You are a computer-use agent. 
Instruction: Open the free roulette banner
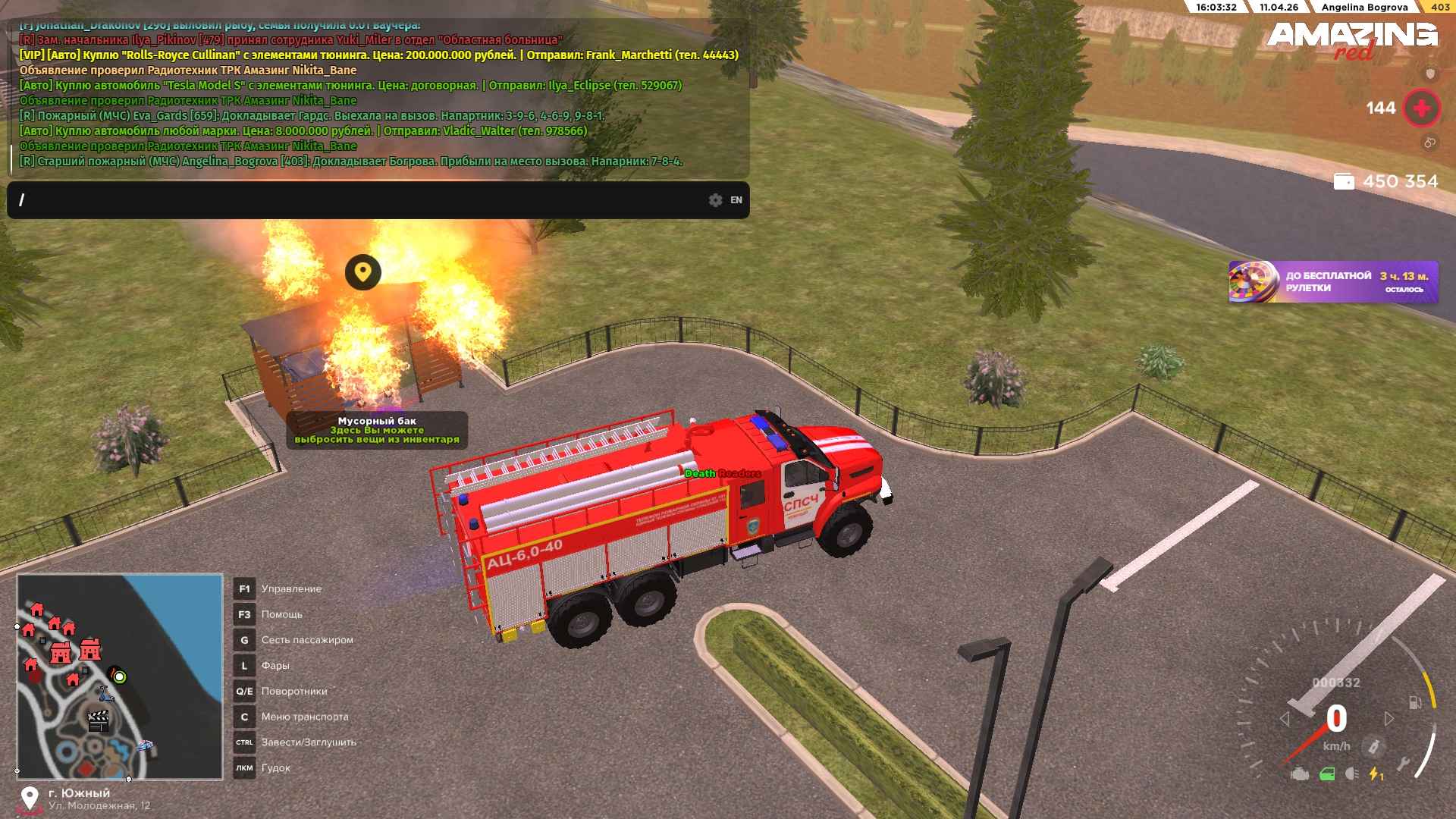[1332, 282]
